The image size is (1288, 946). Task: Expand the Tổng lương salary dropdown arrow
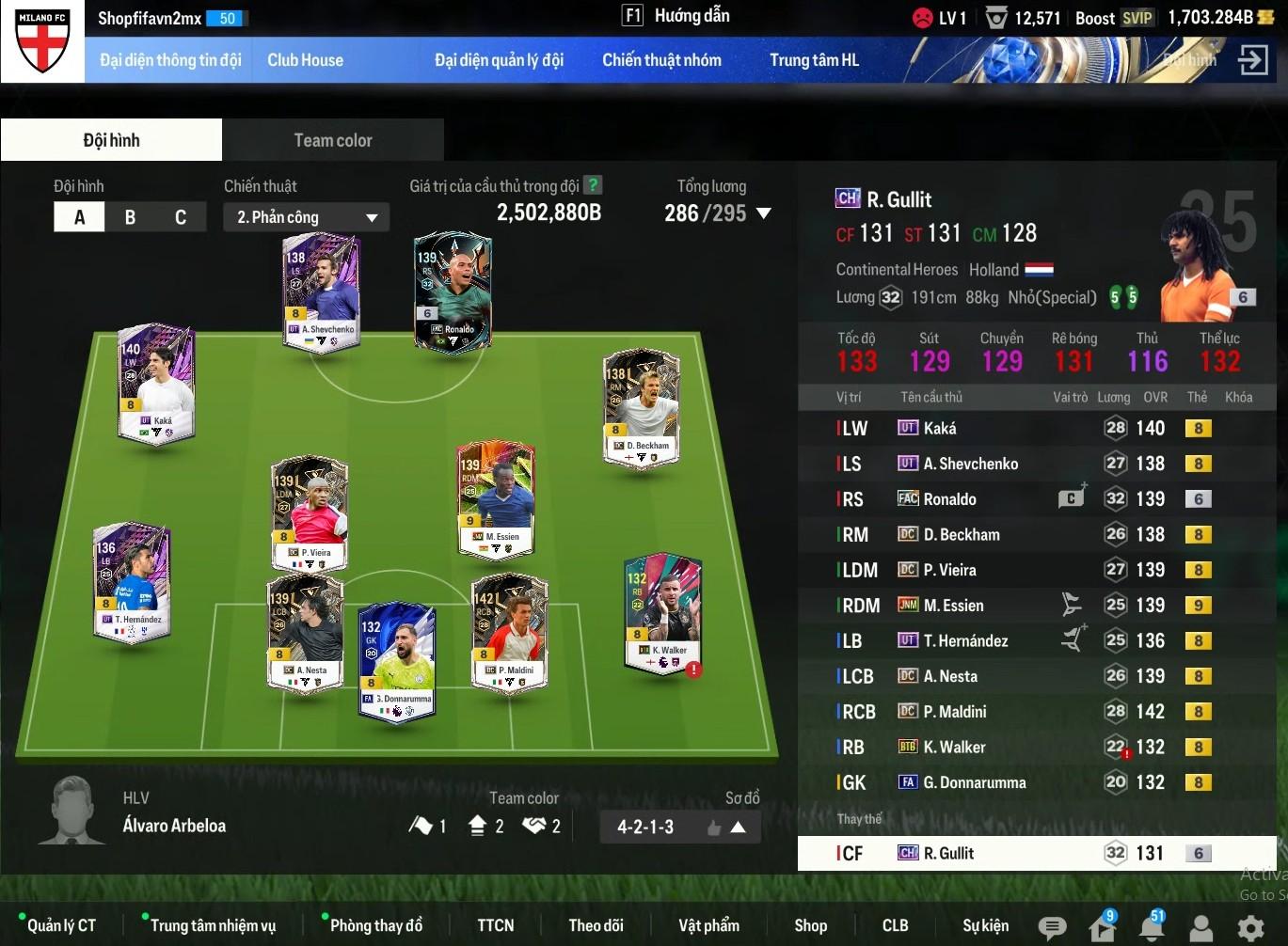pos(764,213)
